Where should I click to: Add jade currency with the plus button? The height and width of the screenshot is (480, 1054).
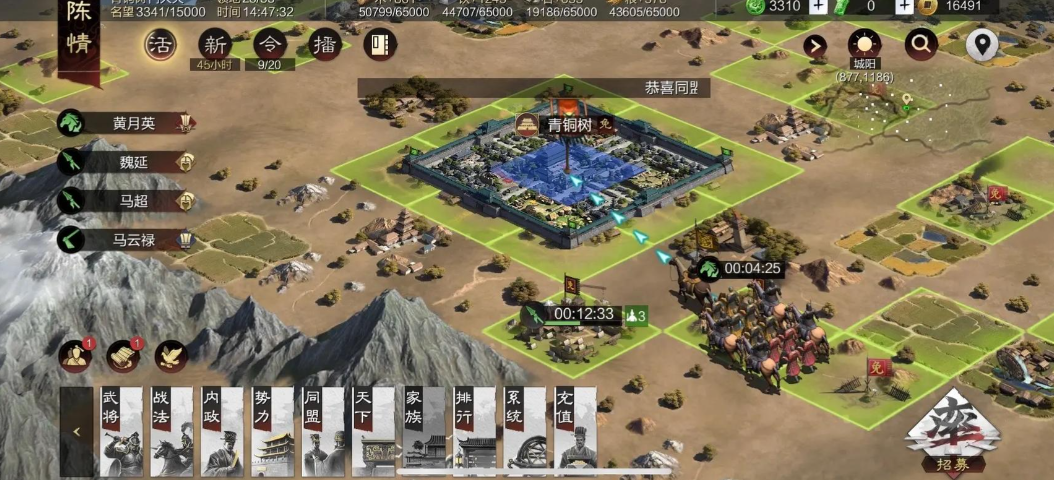pyautogui.click(x=817, y=6)
